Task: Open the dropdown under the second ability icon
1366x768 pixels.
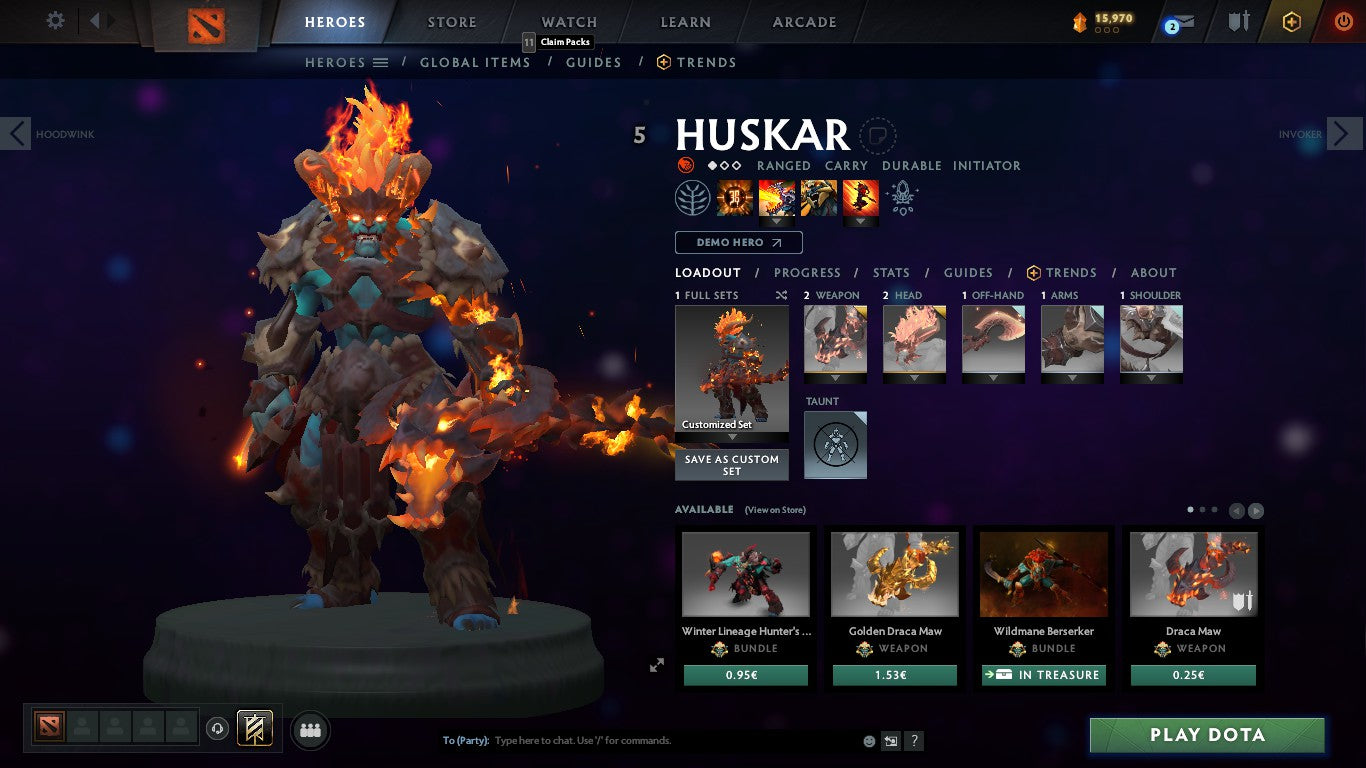Action: click(775, 220)
